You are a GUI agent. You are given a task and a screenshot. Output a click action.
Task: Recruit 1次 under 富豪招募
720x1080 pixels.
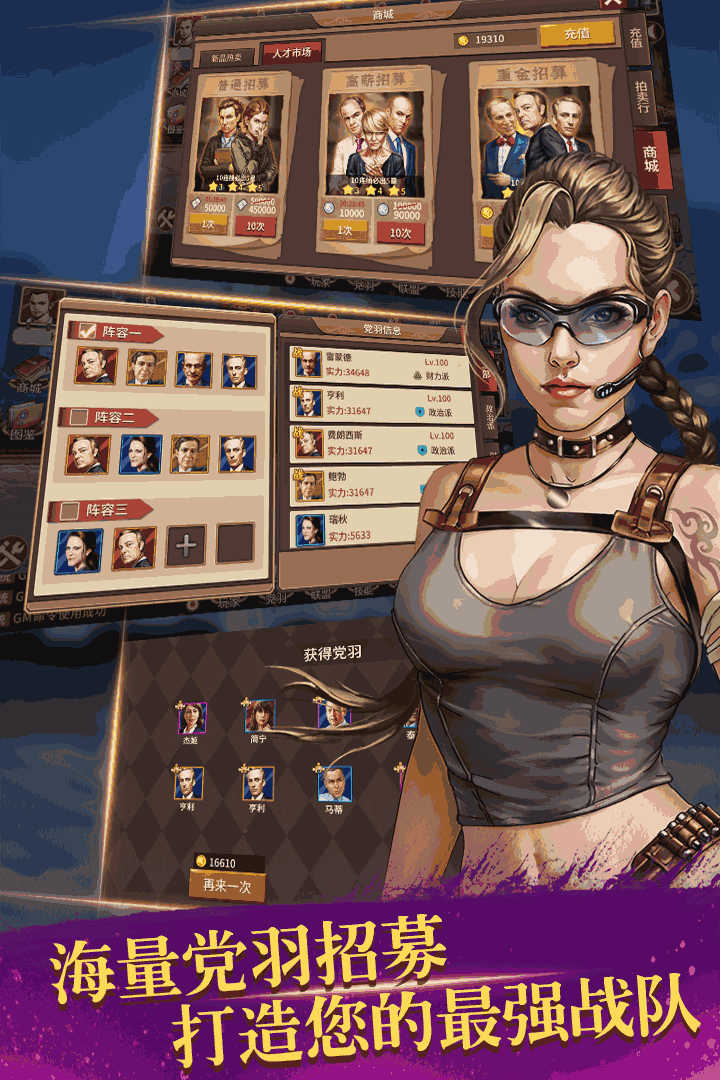pos(346,230)
